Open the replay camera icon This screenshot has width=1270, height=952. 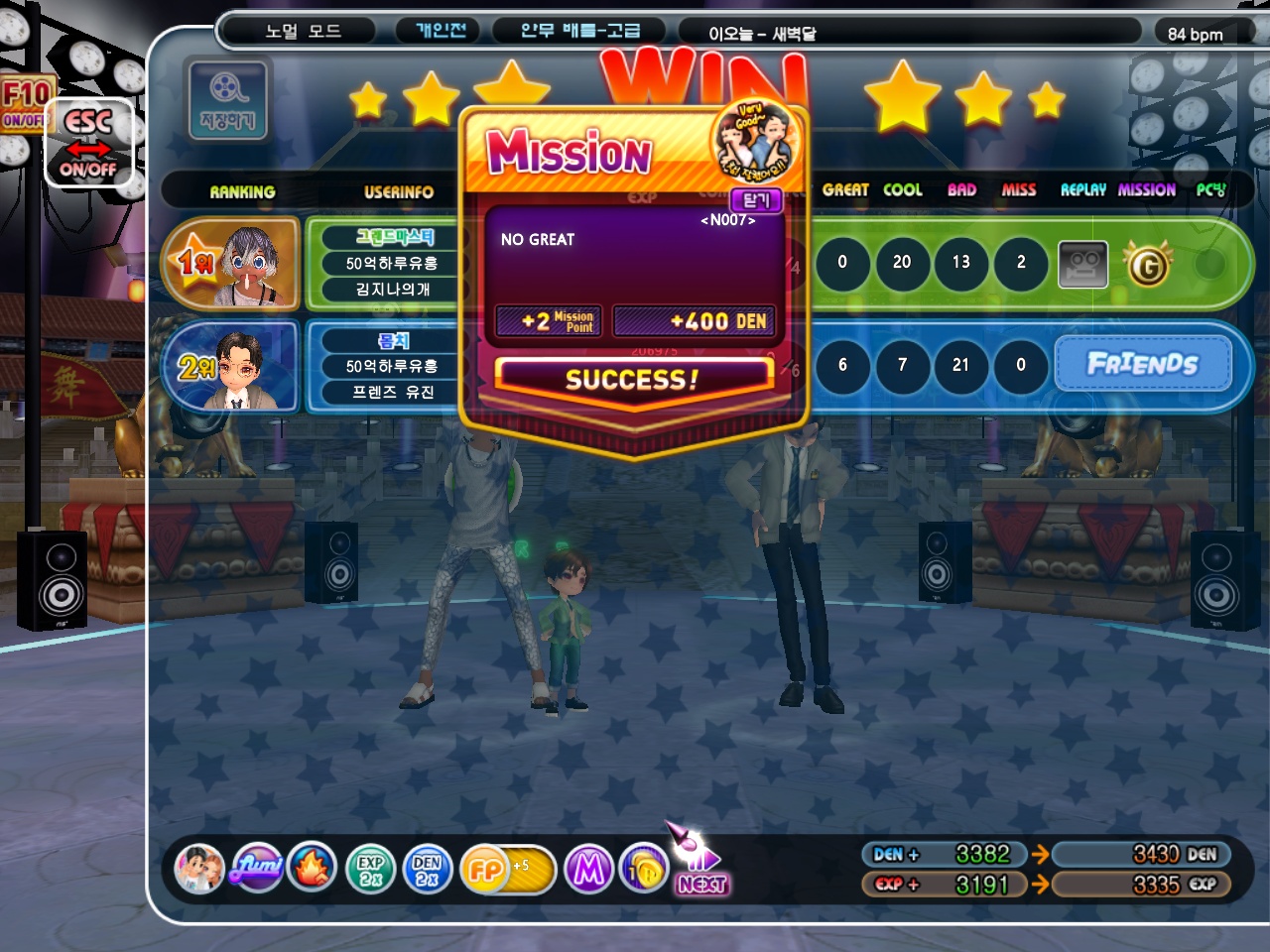(x=1082, y=264)
